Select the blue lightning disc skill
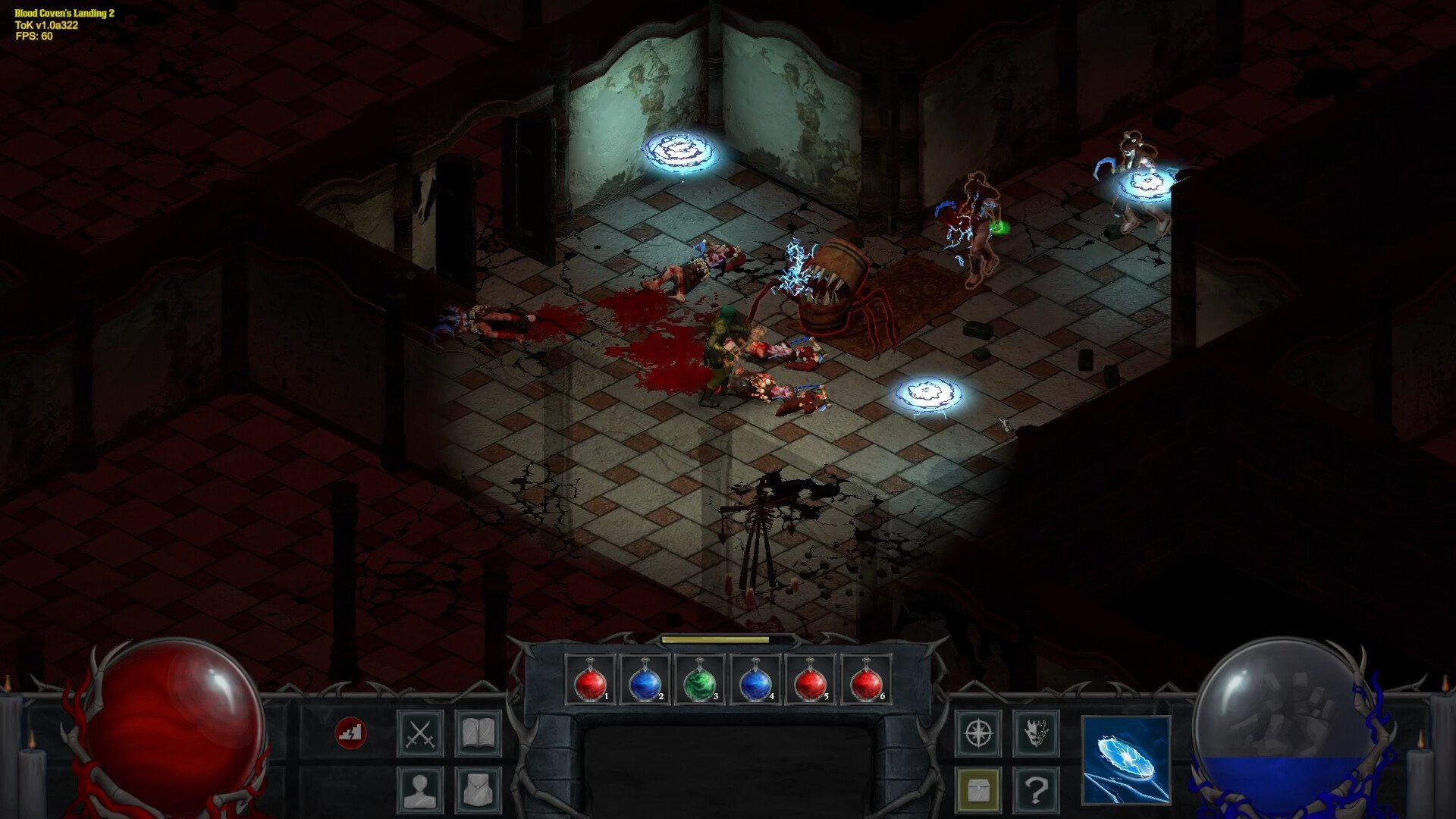This screenshot has height=819, width=1456. 1126,759
